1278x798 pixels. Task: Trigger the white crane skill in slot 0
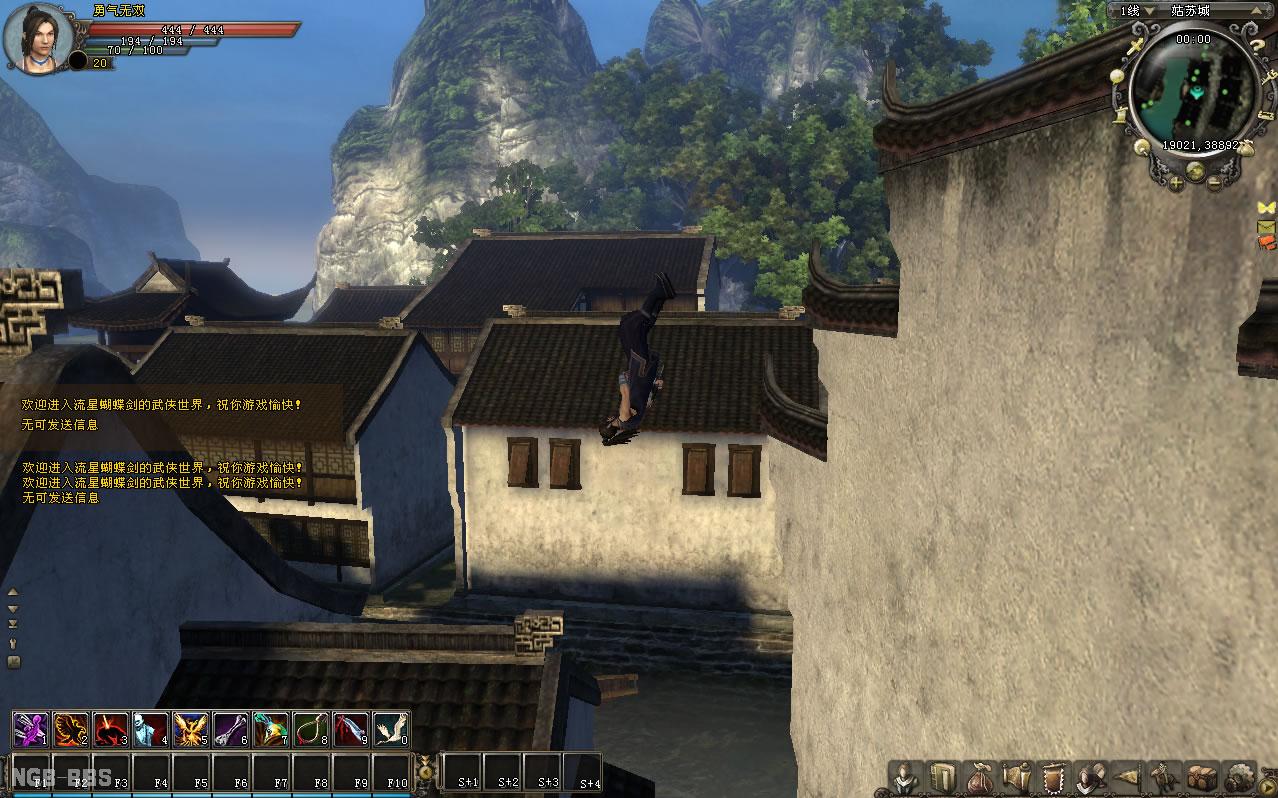pos(391,731)
